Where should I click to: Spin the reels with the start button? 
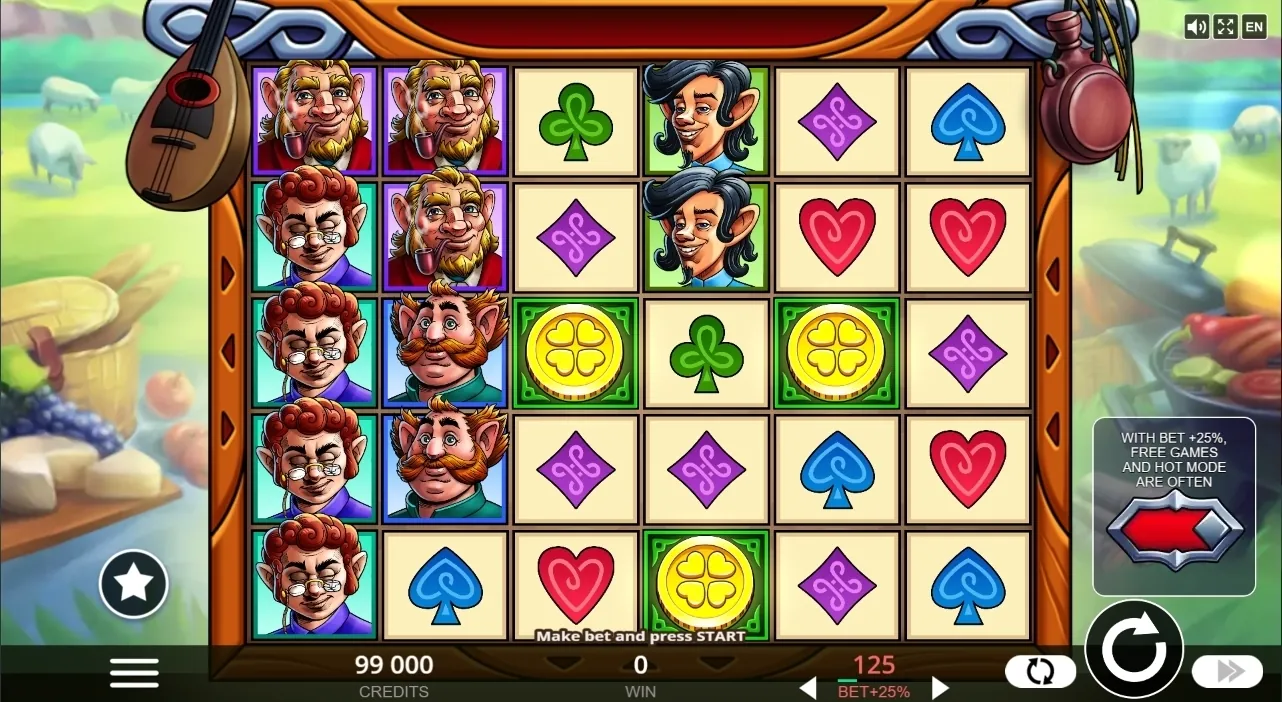1134,649
